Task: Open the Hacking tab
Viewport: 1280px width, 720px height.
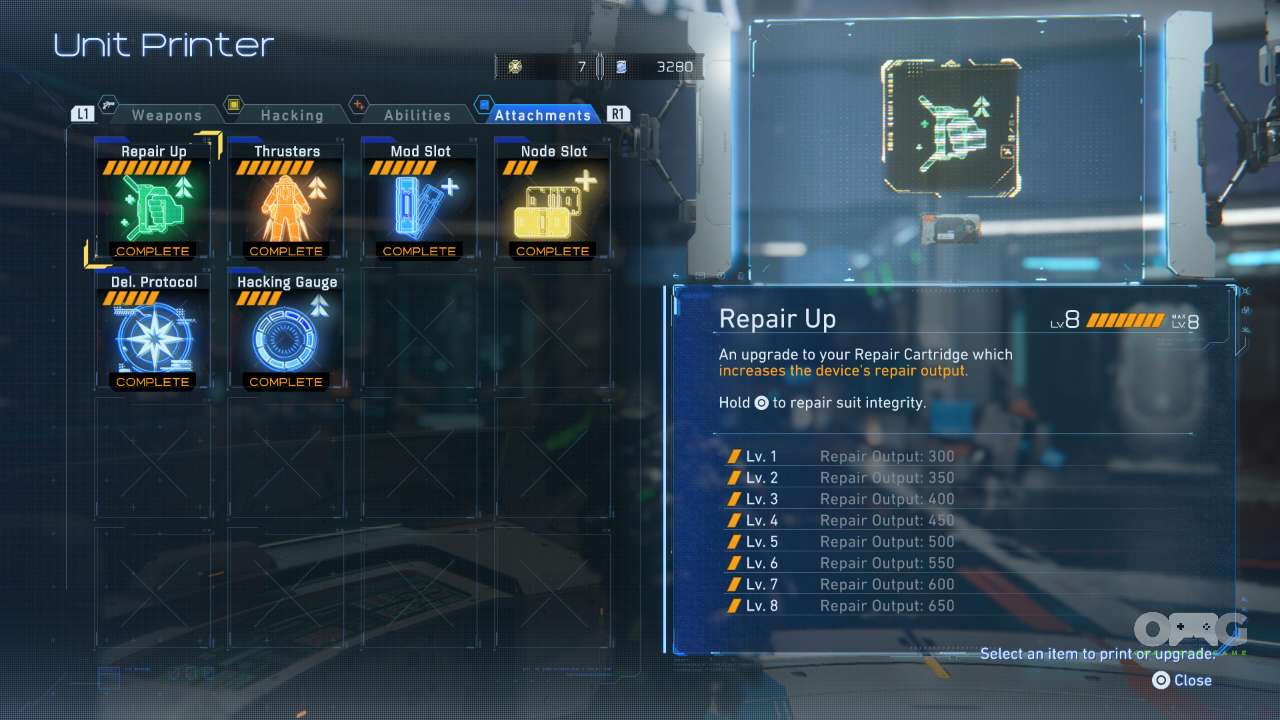Action: click(291, 115)
